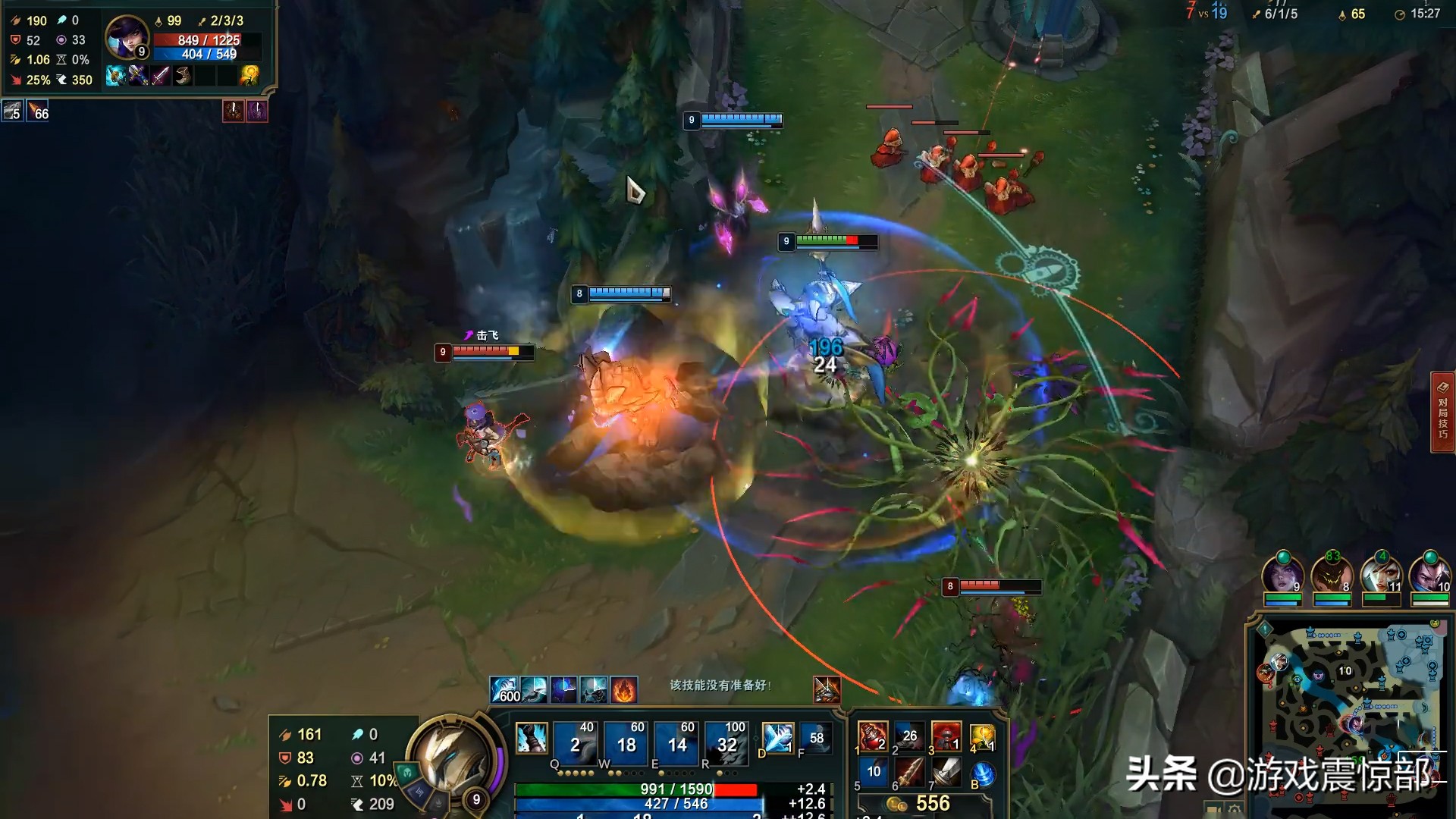Click the passive ability icon
Screen dimensions: 1456x819
[531, 738]
